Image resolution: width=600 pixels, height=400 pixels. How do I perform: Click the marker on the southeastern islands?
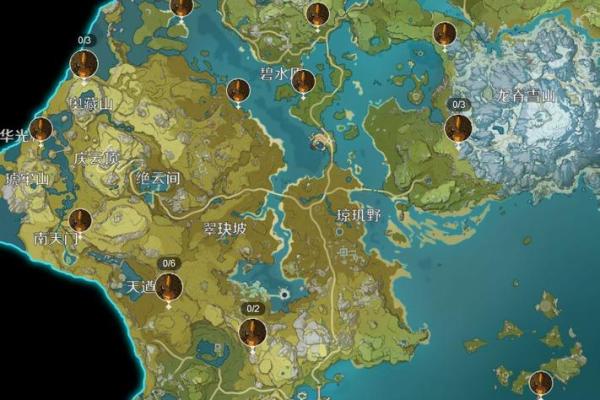pos(541,382)
